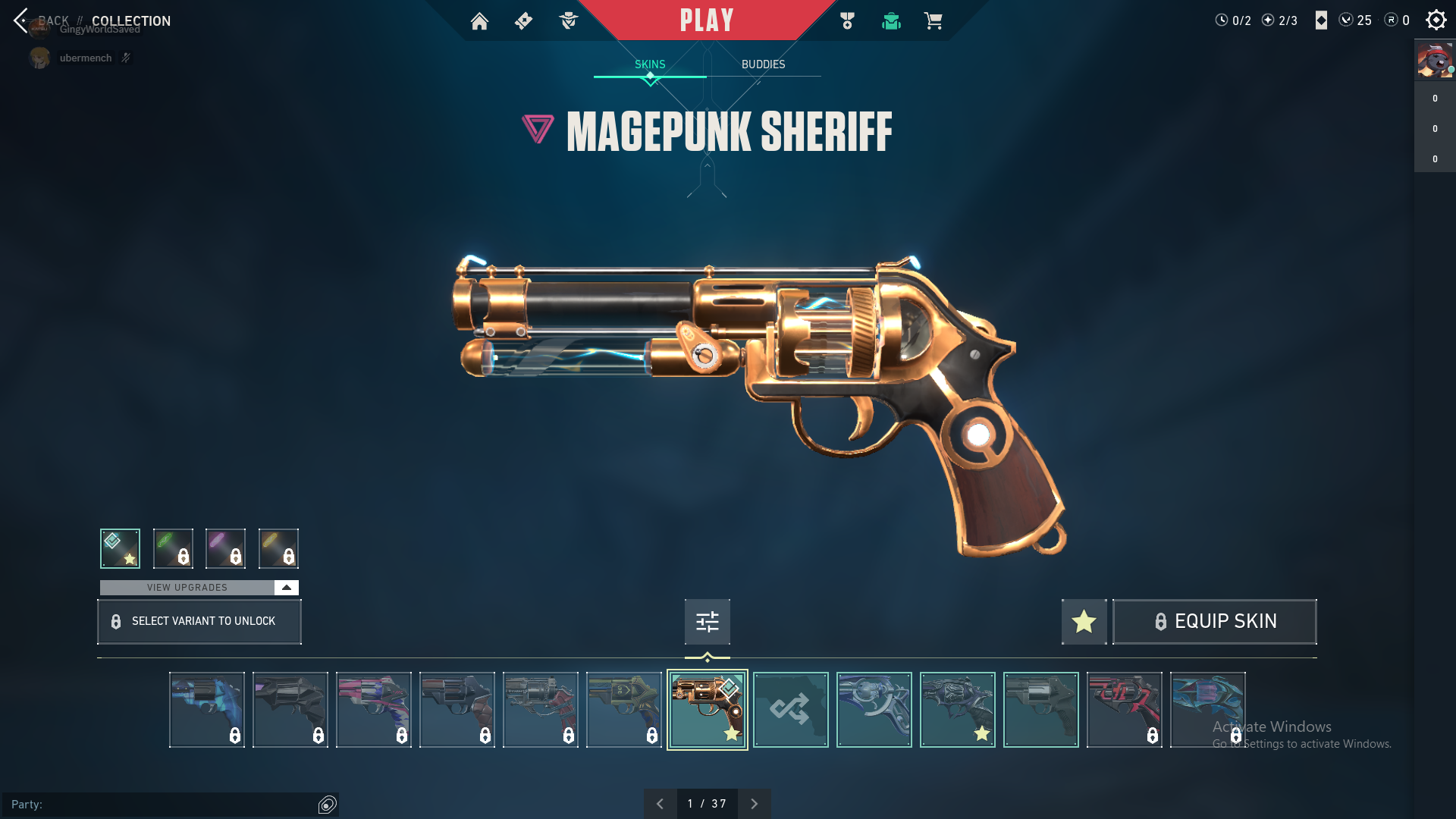Click Select Variant to Unlock

coord(199,622)
